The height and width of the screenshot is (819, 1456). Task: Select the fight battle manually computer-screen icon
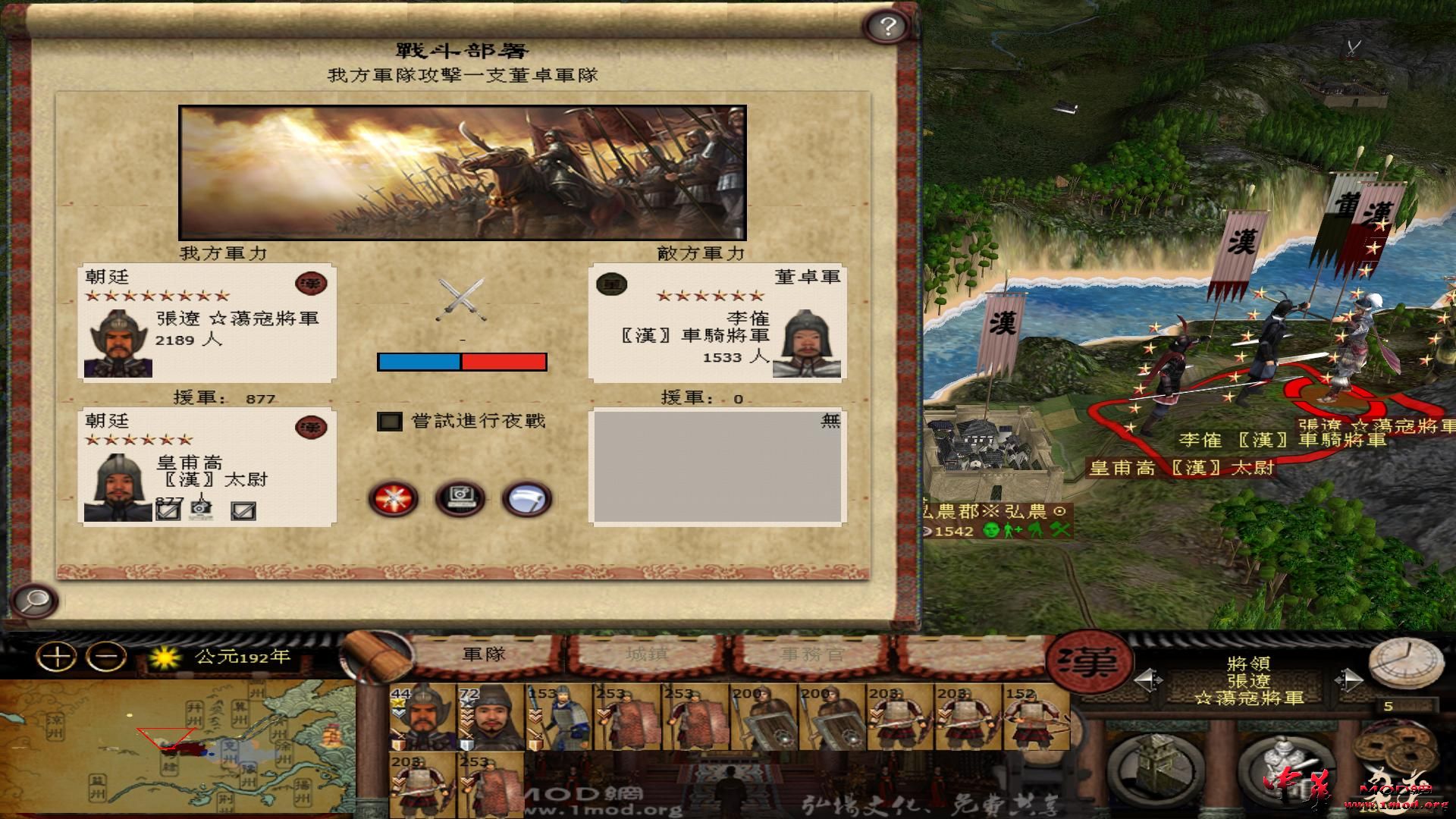[x=460, y=497]
